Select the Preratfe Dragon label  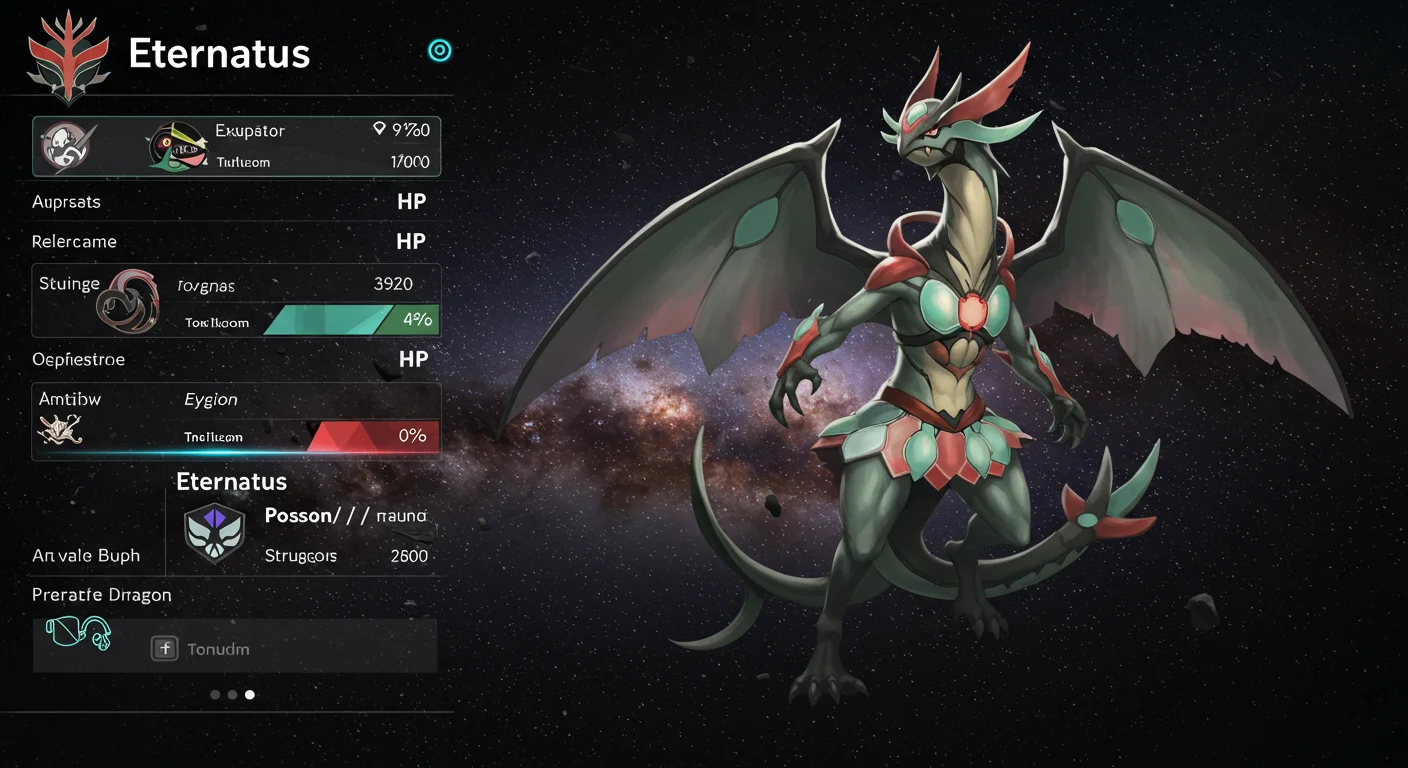pos(102,595)
